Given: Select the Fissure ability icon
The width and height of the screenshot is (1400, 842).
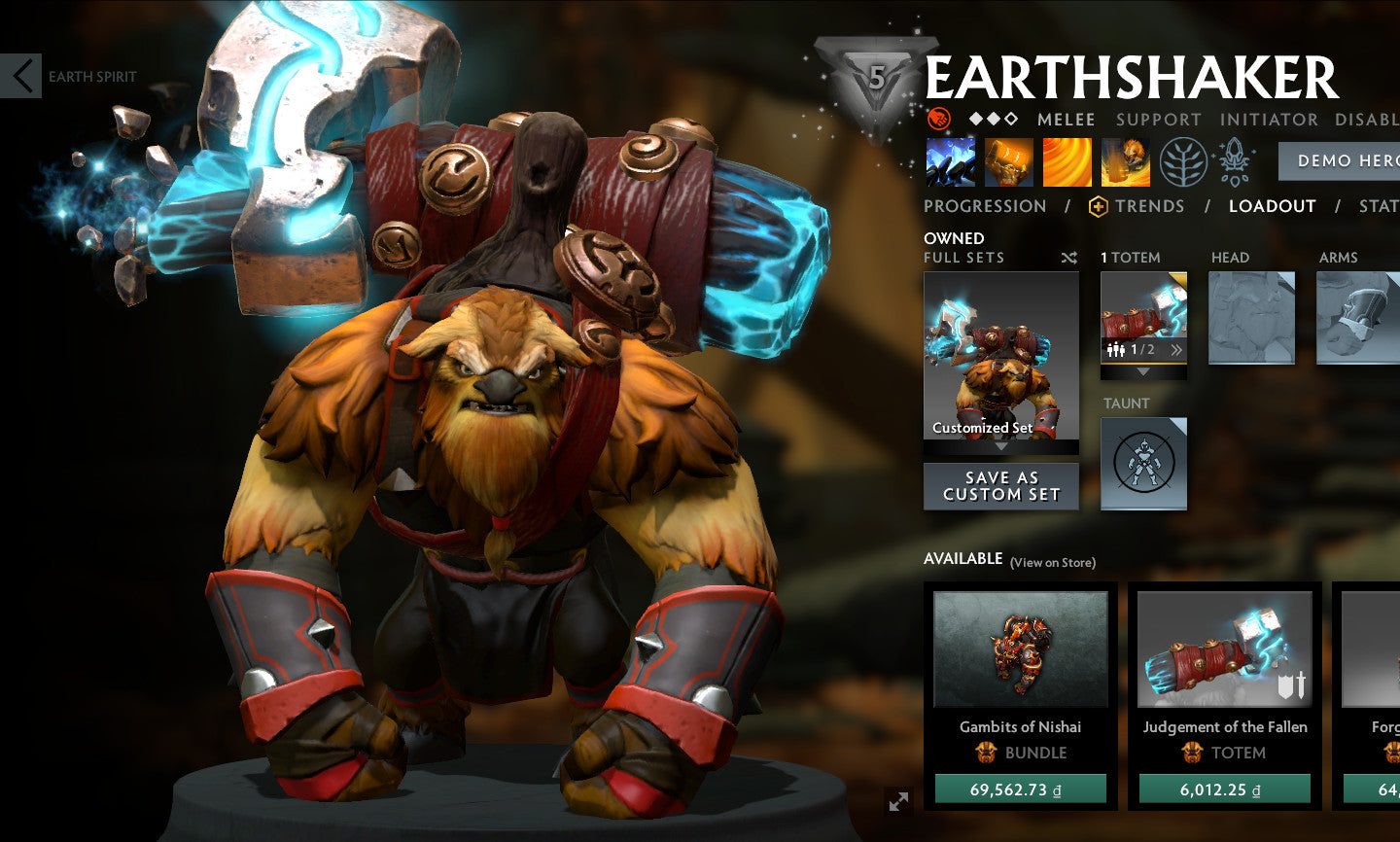Looking at the screenshot, I should (950, 160).
